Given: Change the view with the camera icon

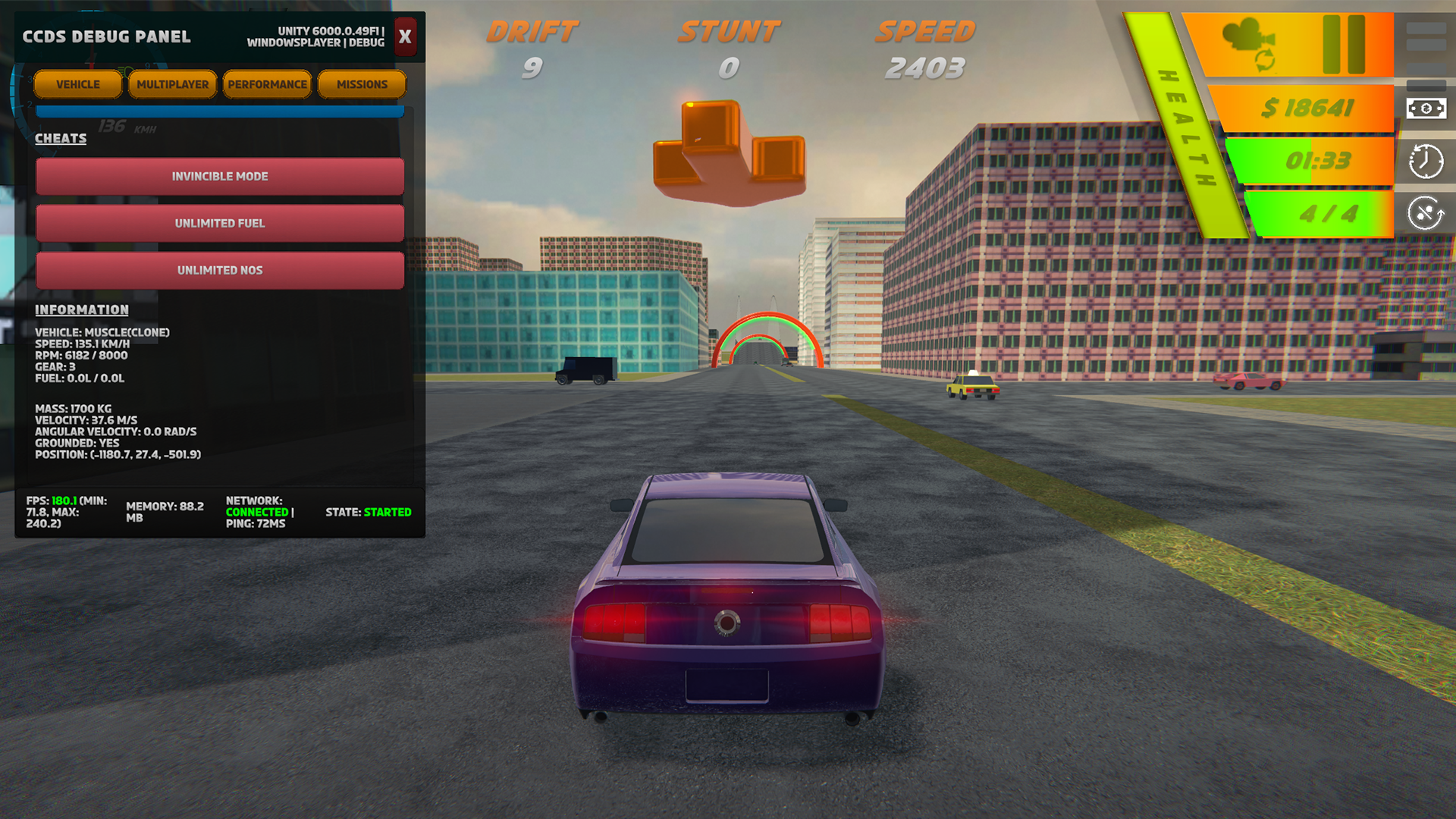Looking at the screenshot, I should coord(1250,42).
